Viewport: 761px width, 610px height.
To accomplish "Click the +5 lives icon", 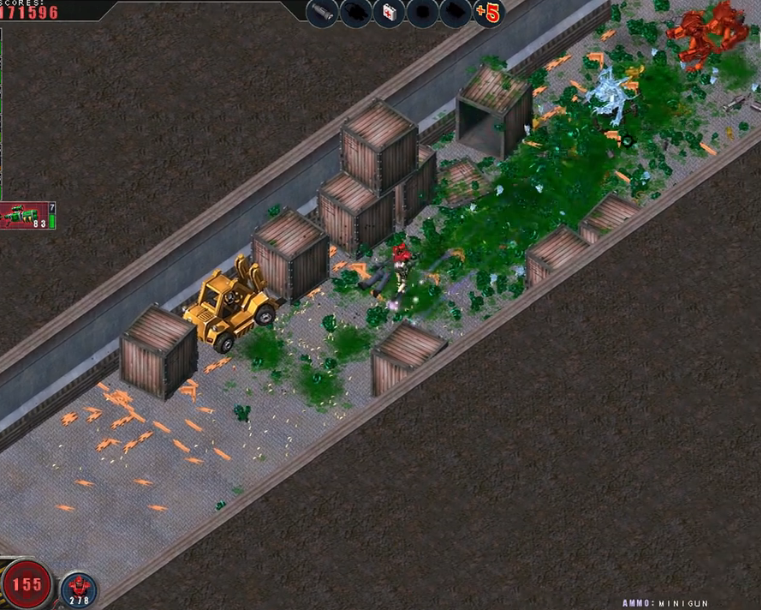I will pyautogui.click(x=488, y=13).
